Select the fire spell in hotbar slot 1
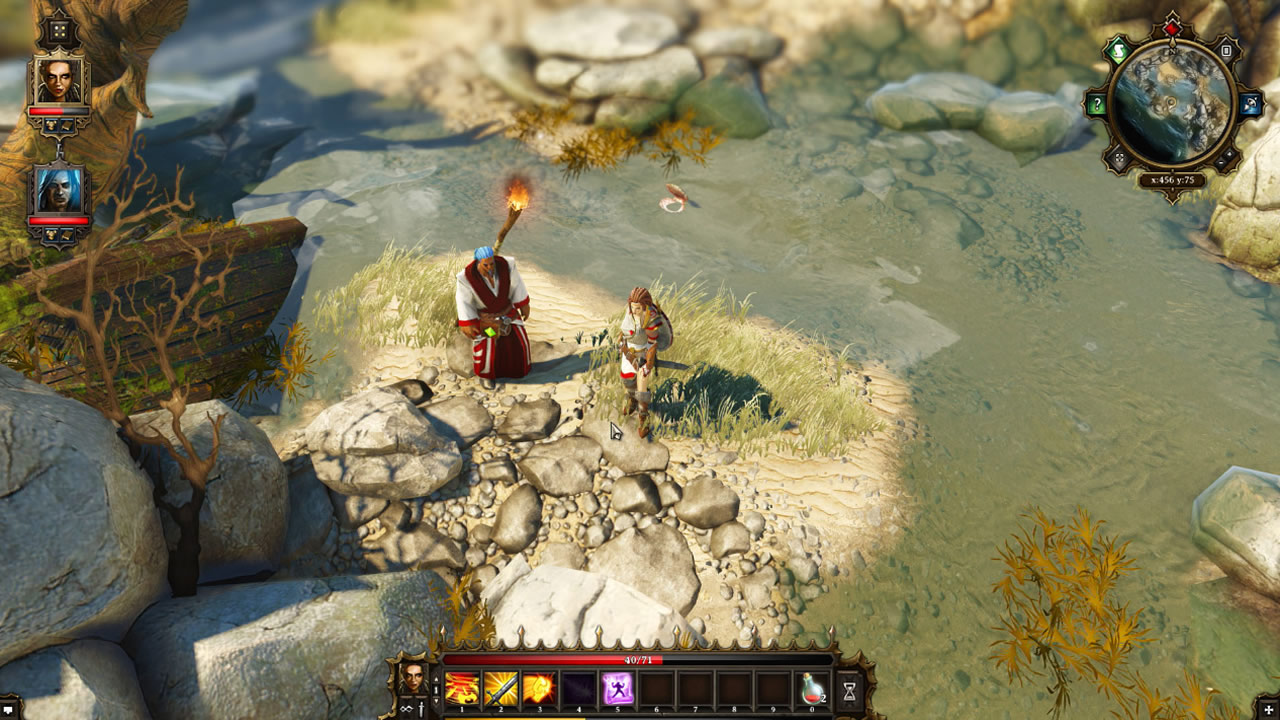Viewport: 1280px width, 720px height. click(x=462, y=690)
